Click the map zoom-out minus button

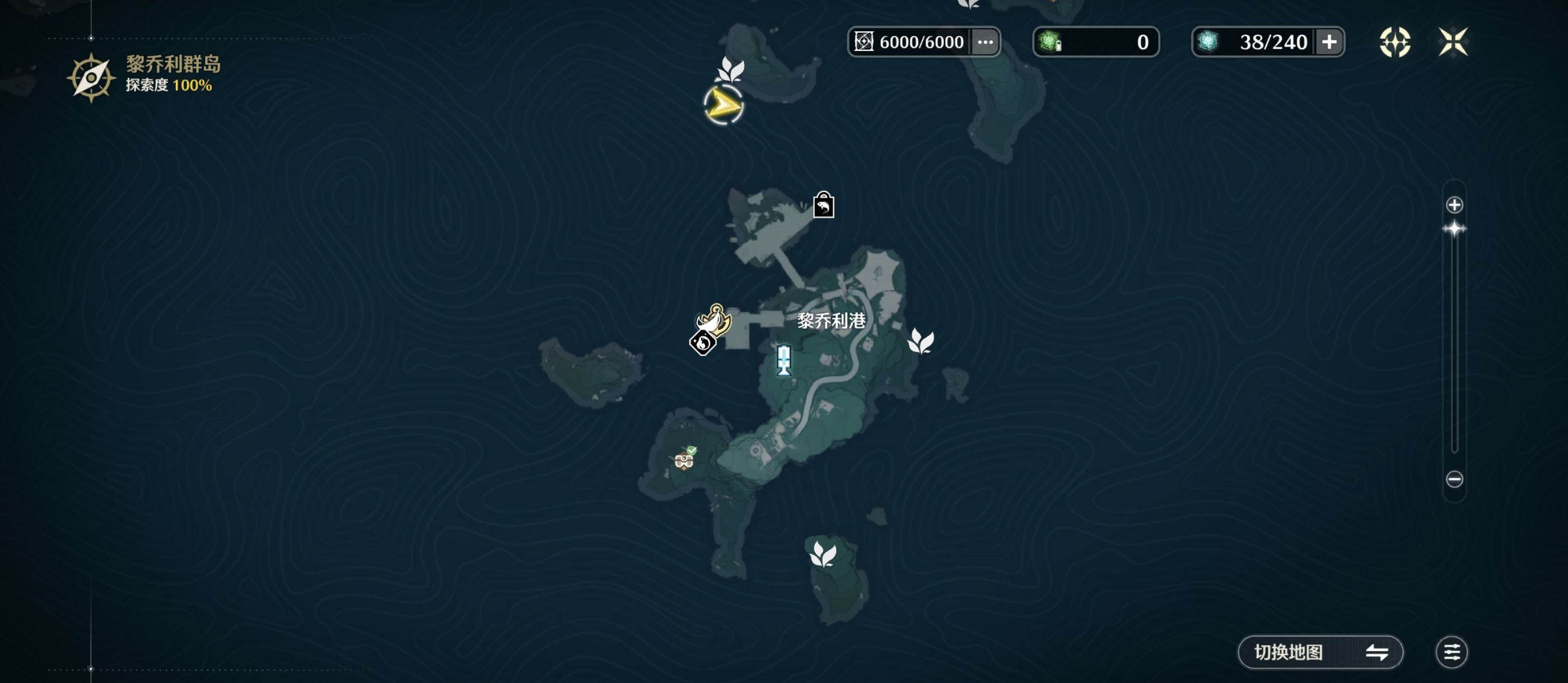[x=1454, y=479]
